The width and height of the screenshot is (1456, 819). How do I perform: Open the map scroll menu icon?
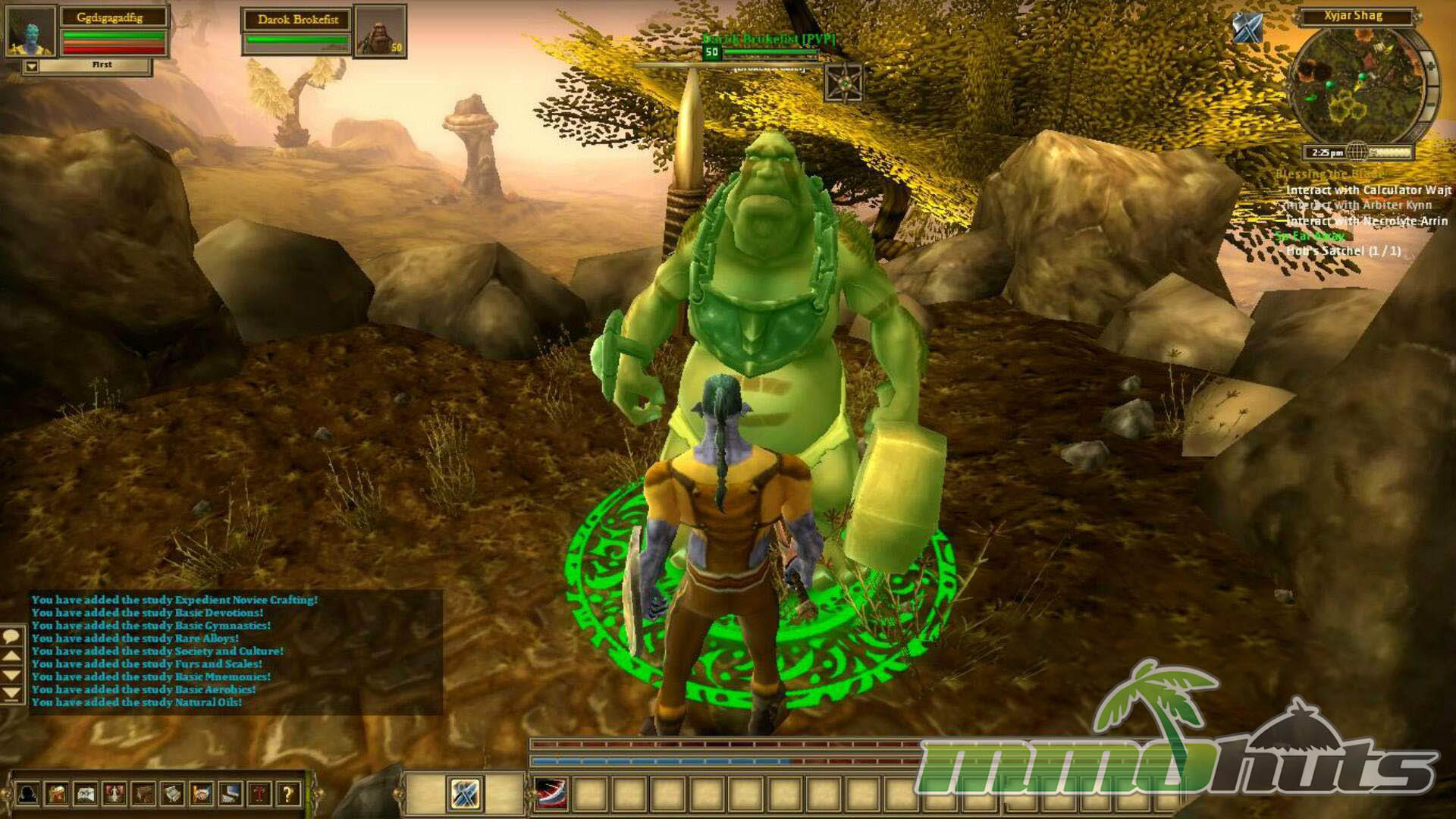(86, 794)
